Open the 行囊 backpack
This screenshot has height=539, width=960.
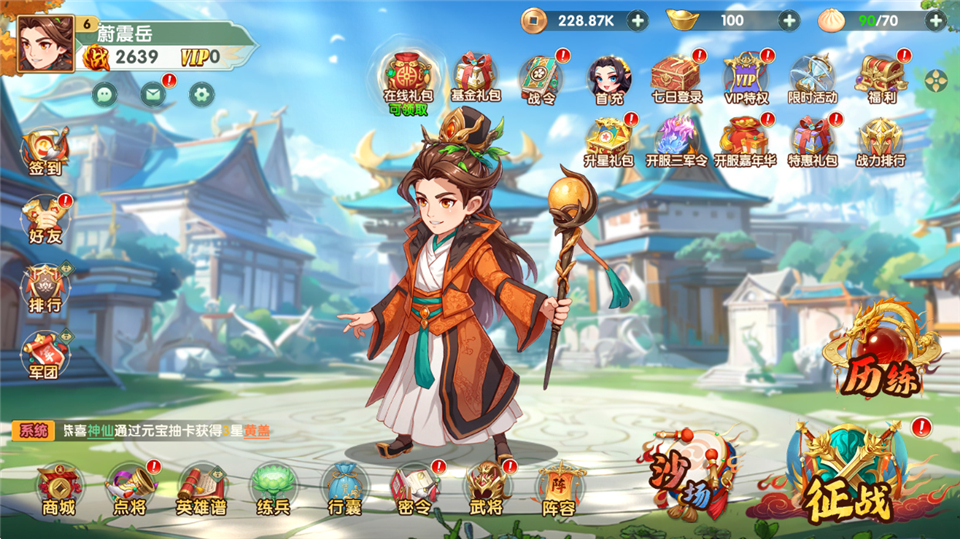[344, 488]
